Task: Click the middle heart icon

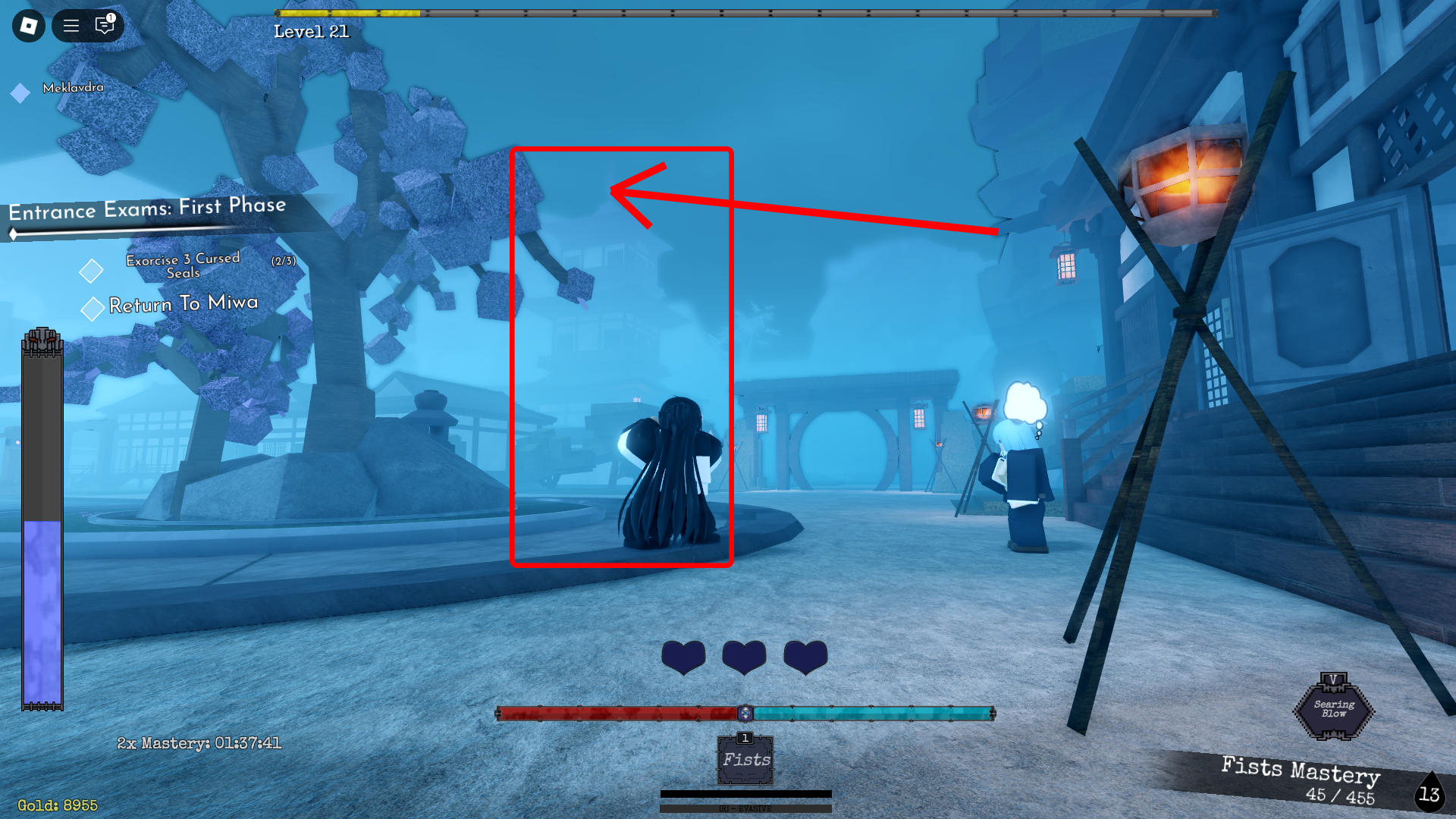Action: [744, 657]
